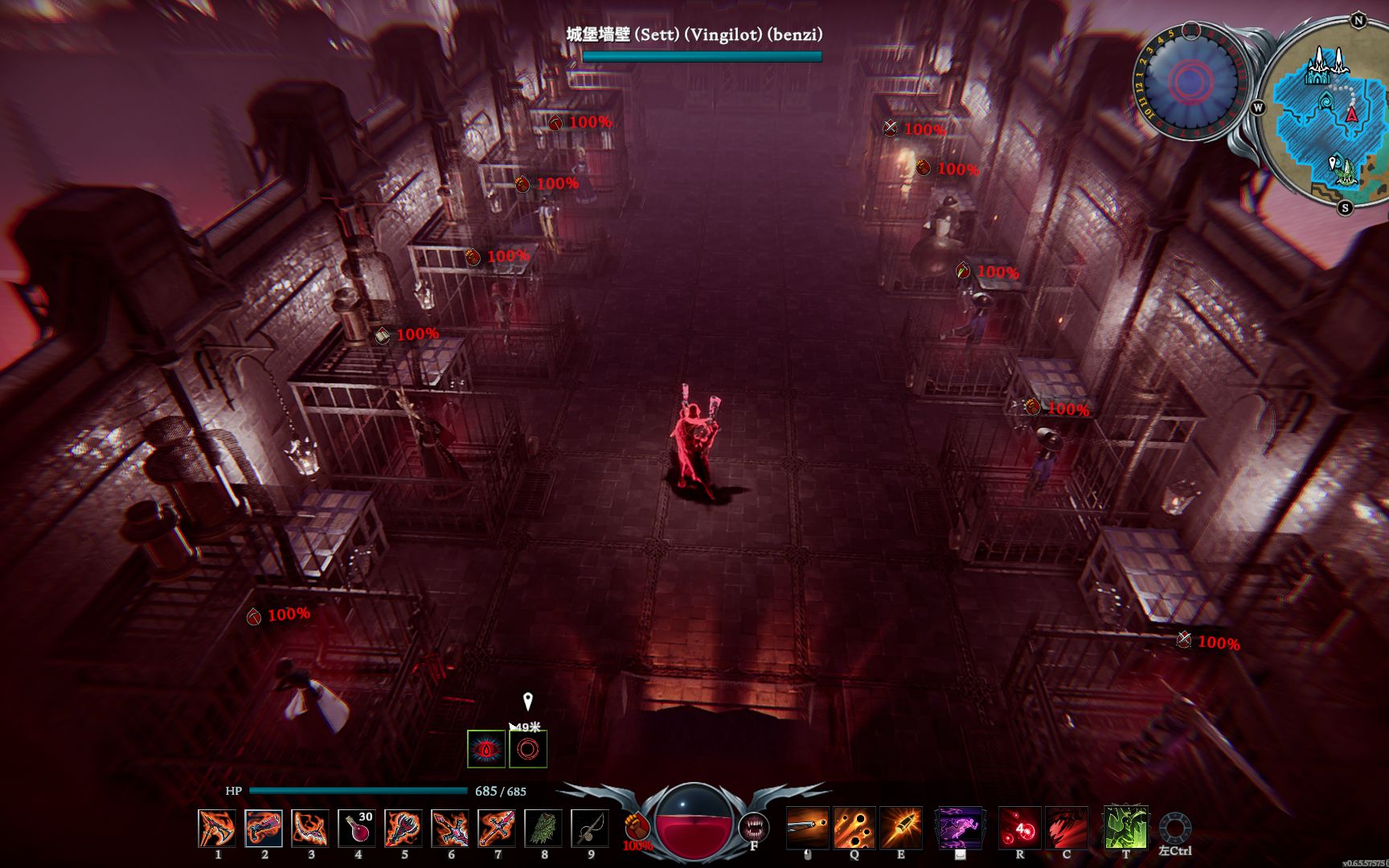Use the red blood potion stack
The height and width of the screenshot is (868, 1389).
357,828
